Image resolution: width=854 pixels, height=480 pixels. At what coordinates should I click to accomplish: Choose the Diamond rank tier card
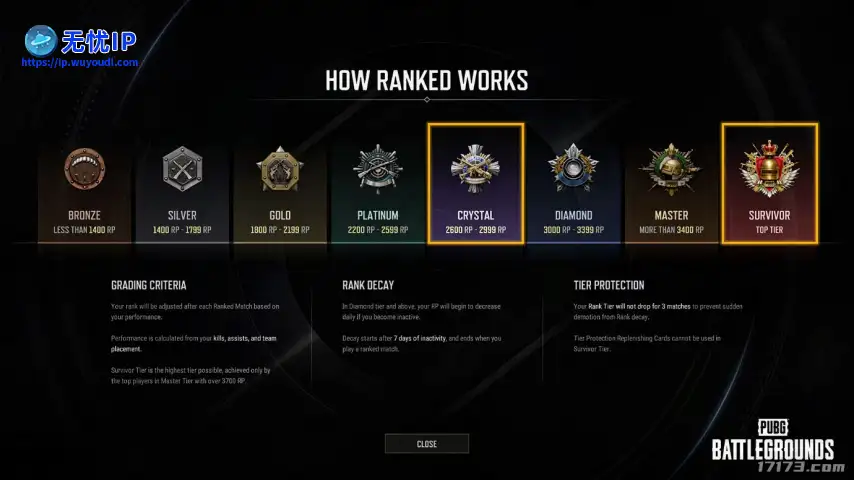[x=574, y=185]
